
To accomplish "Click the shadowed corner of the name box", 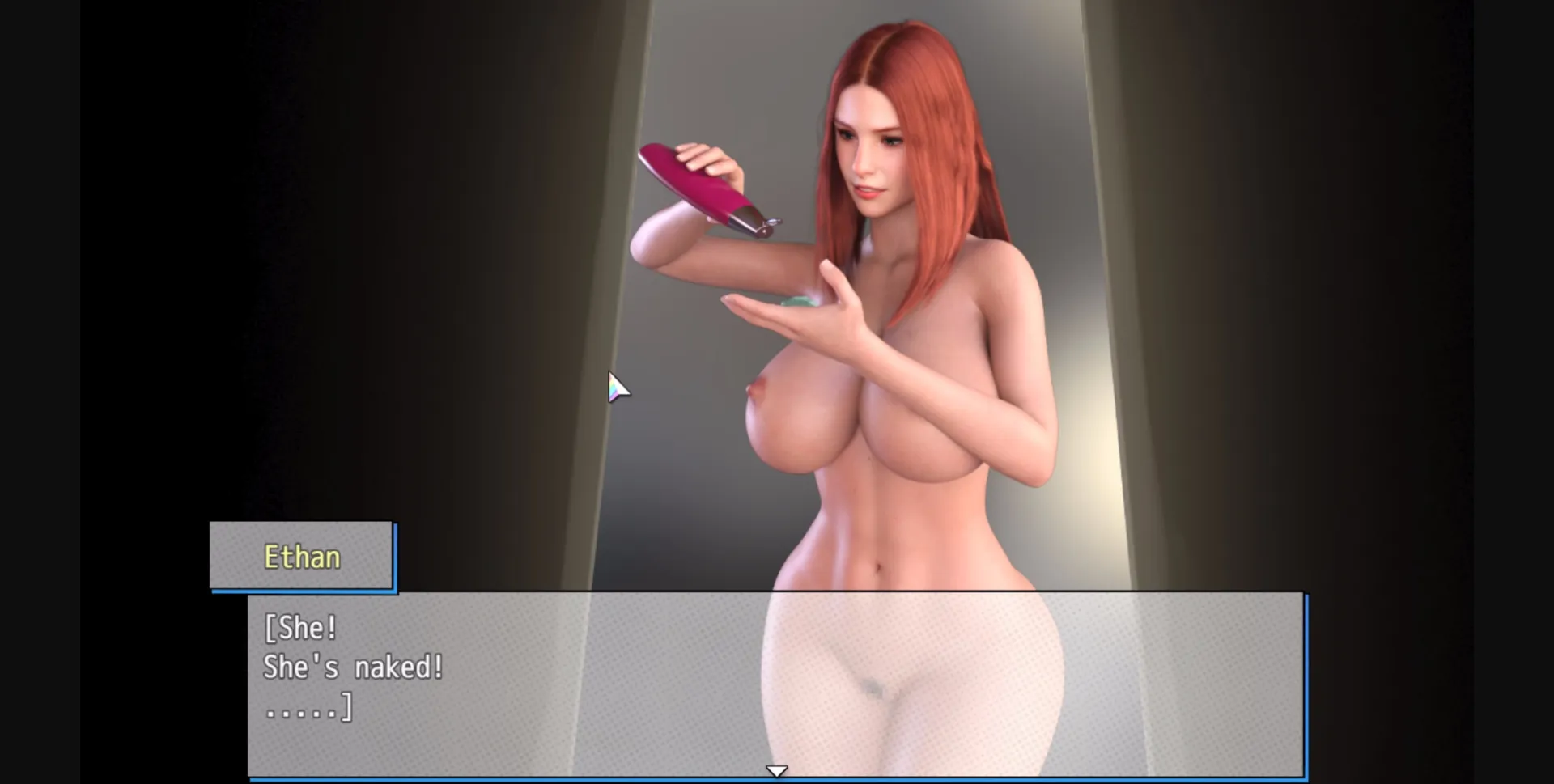I will coord(398,591).
